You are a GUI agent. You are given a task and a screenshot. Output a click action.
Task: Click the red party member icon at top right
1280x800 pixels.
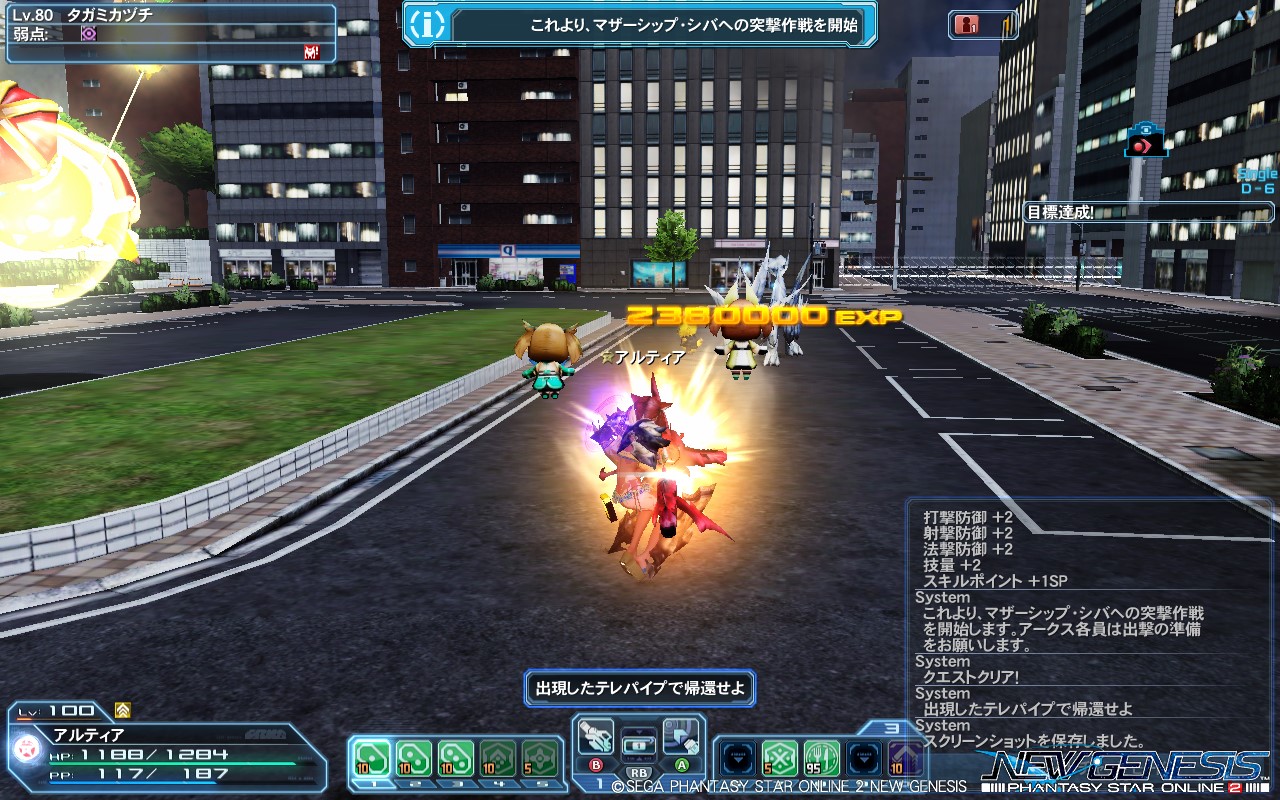(967, 23)
